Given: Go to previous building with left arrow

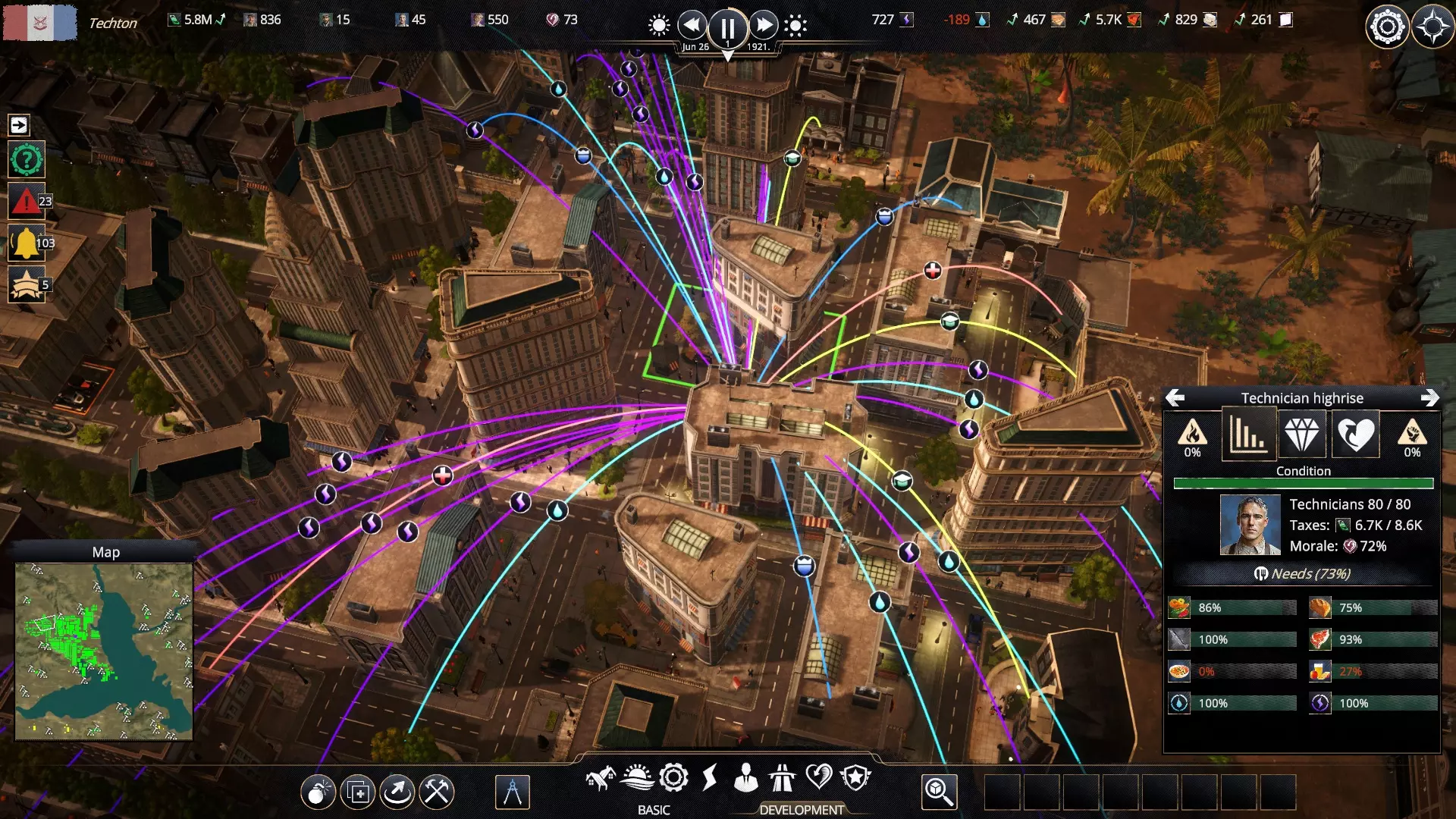Looking at the screenshot, I should tap(1175, 398).
